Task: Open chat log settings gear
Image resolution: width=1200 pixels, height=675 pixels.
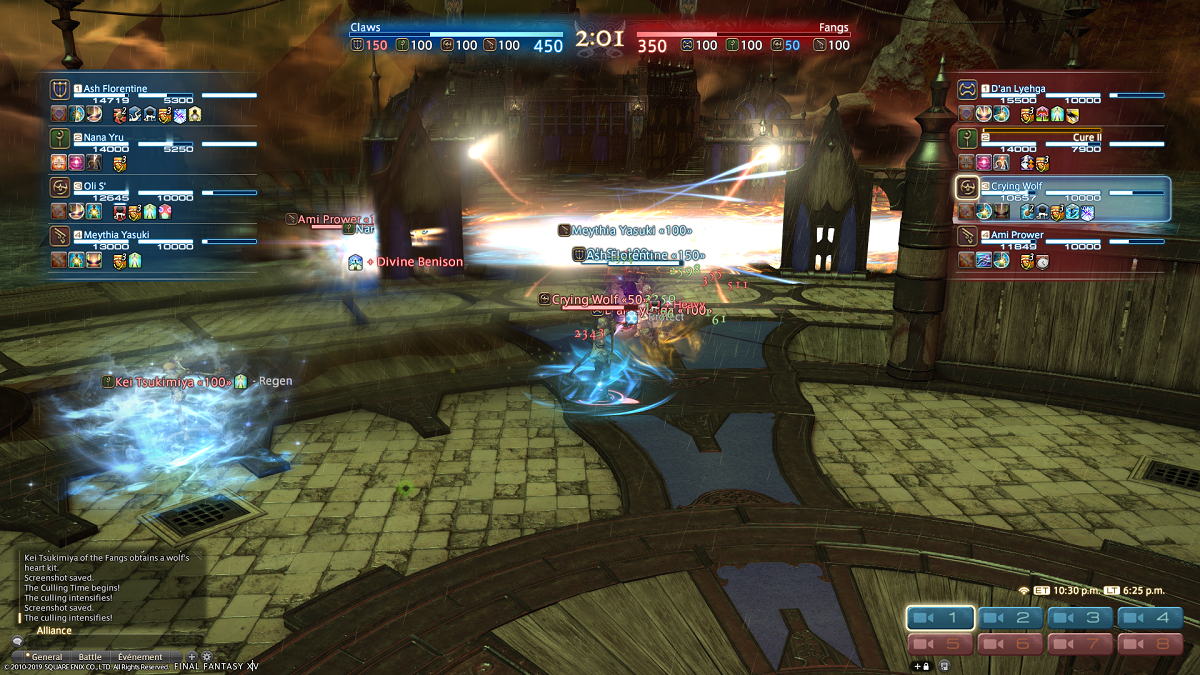Action: point(207,656)
